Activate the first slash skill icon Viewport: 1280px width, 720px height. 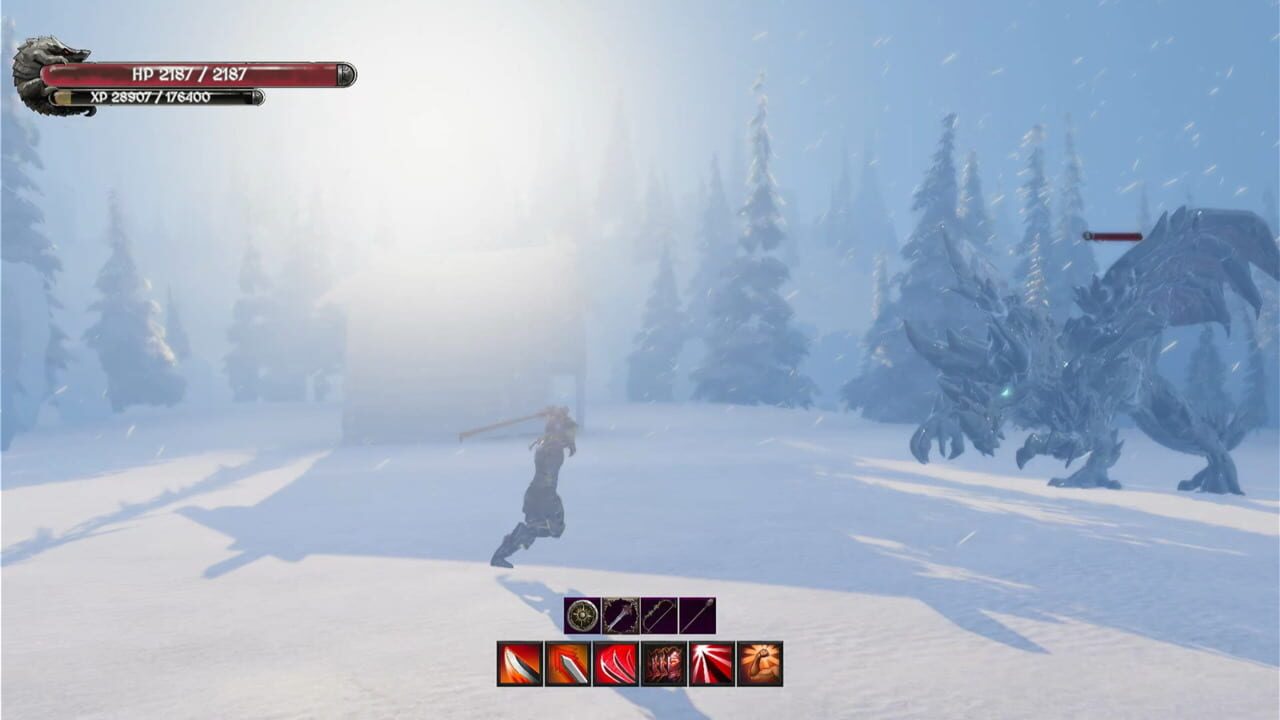(x=518, y=662)
